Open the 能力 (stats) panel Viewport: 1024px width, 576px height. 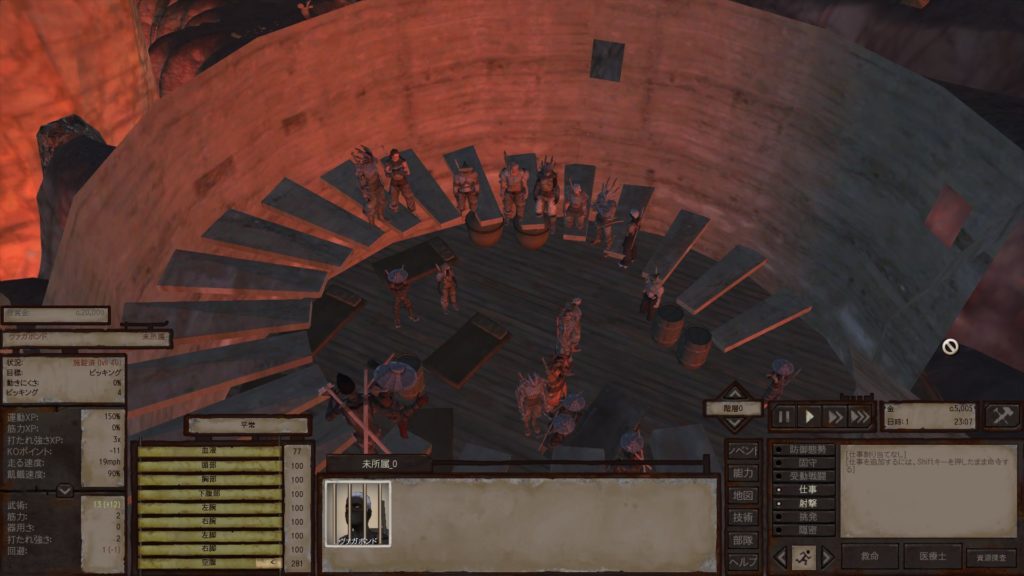coord(742,472)
